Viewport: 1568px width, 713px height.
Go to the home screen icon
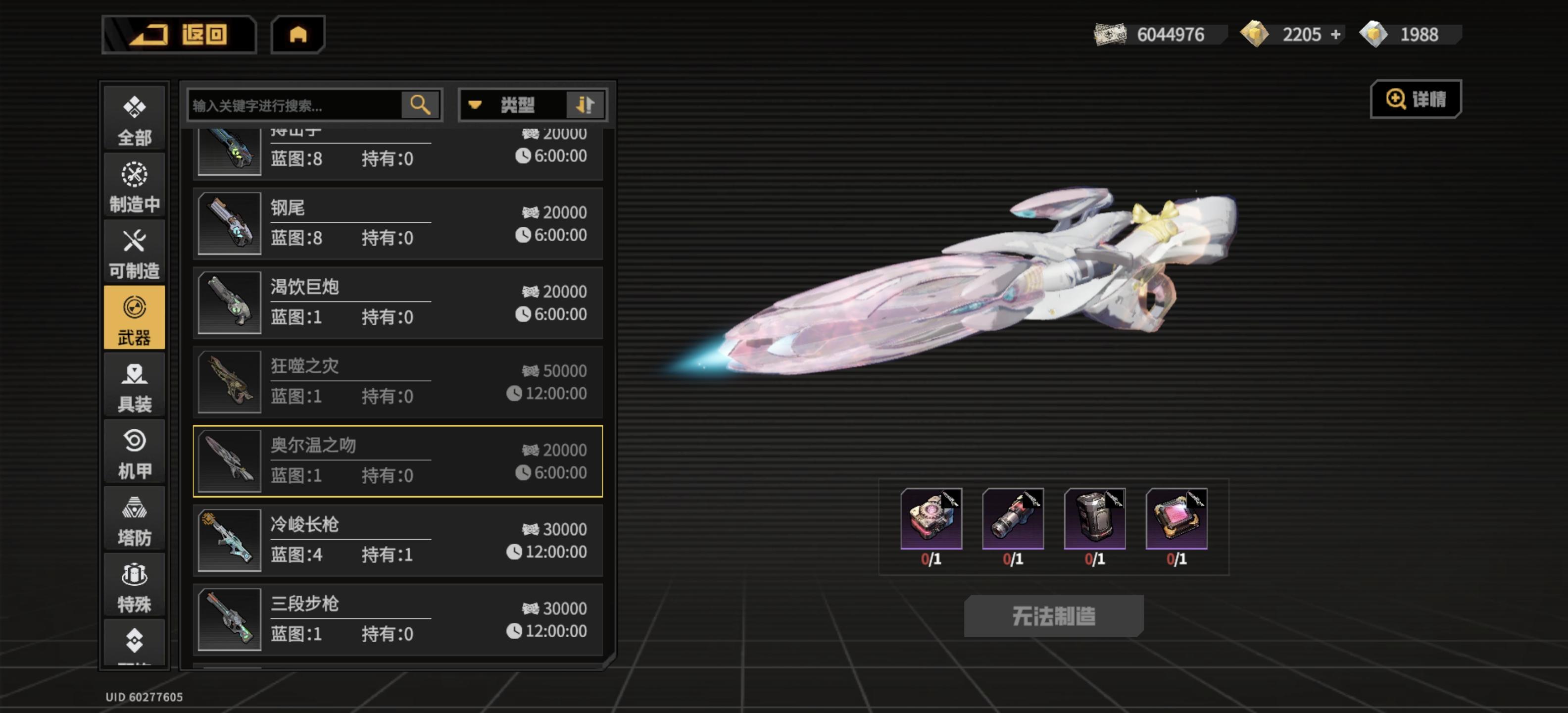(297, 35)
